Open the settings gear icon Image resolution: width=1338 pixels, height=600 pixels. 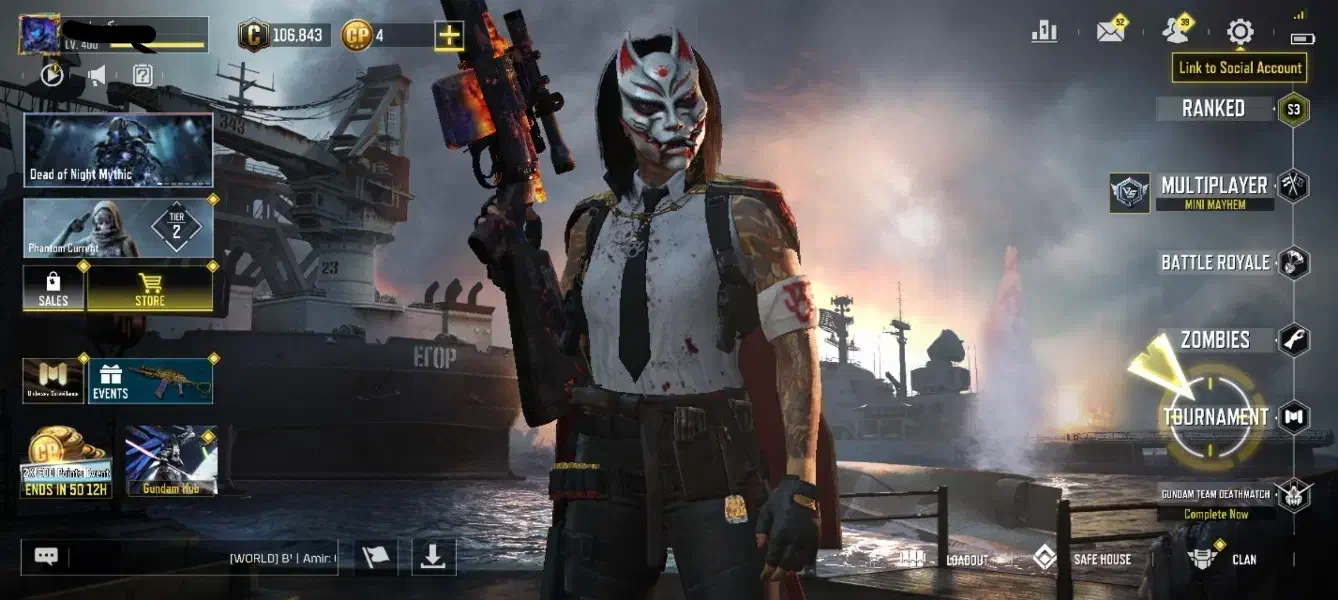point(1240,32)
